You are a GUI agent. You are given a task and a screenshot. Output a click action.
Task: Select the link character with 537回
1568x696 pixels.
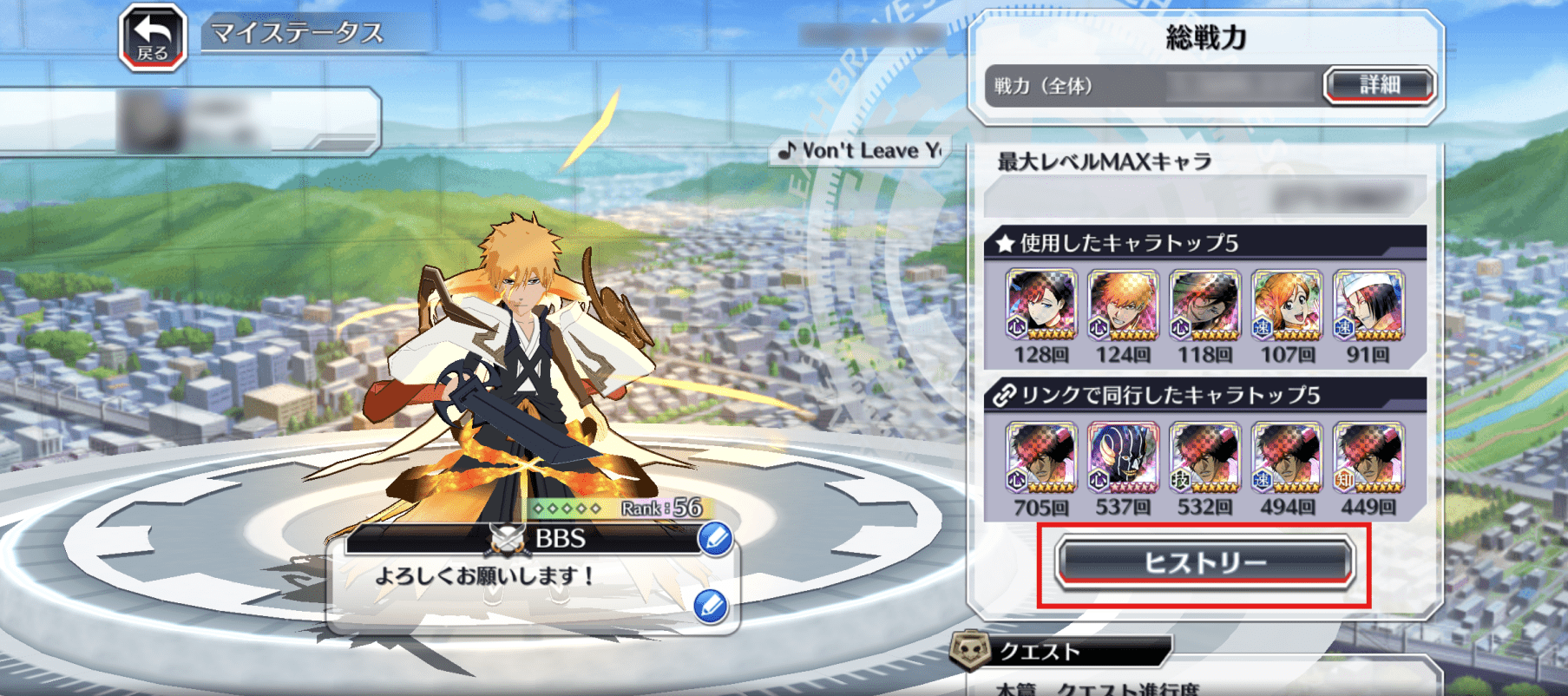1123,456
